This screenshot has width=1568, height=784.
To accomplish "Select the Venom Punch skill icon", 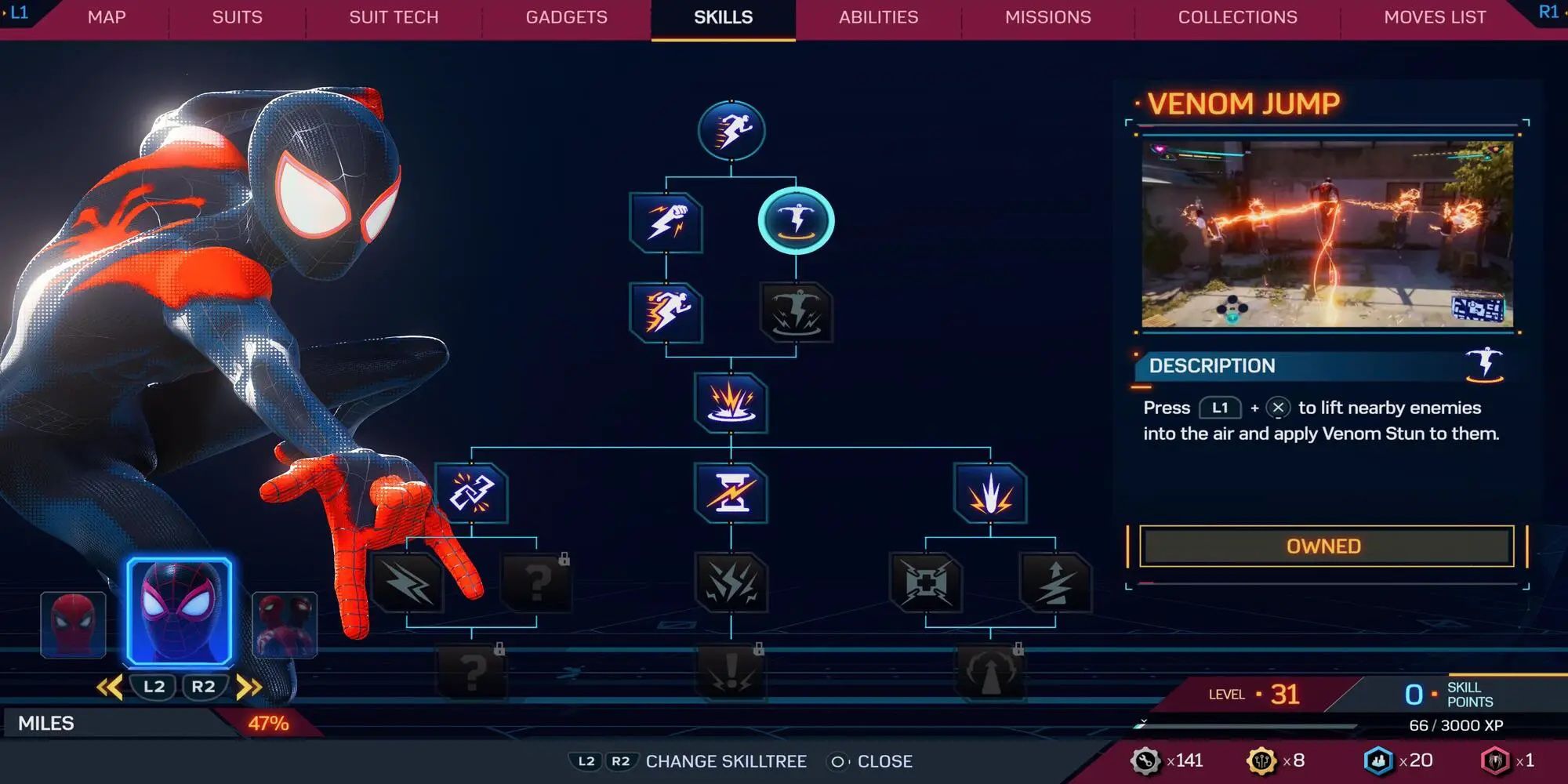I will [x=665, y=223].
